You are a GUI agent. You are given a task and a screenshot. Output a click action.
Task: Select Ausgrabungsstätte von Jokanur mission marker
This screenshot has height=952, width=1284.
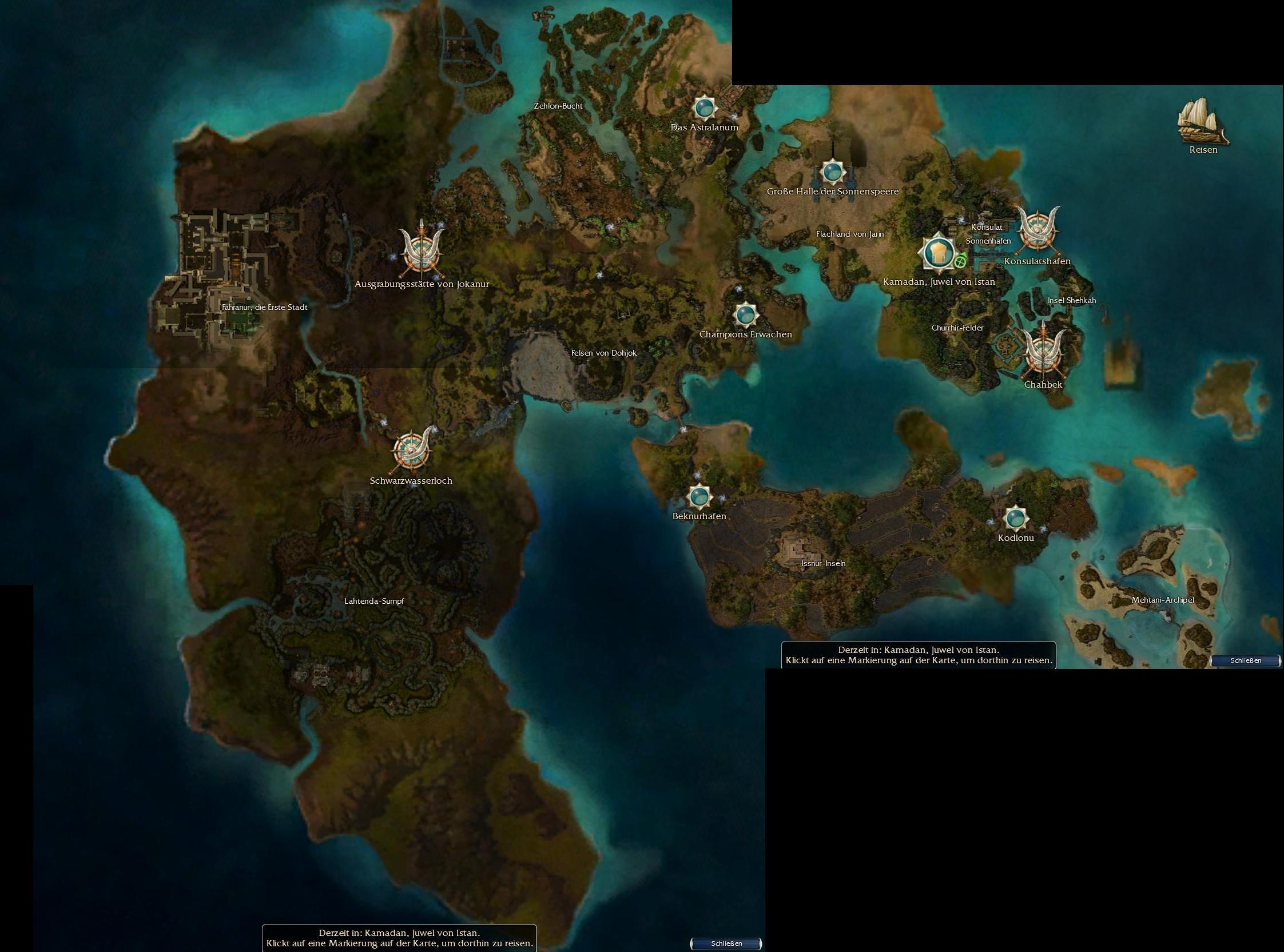(422, 250)
